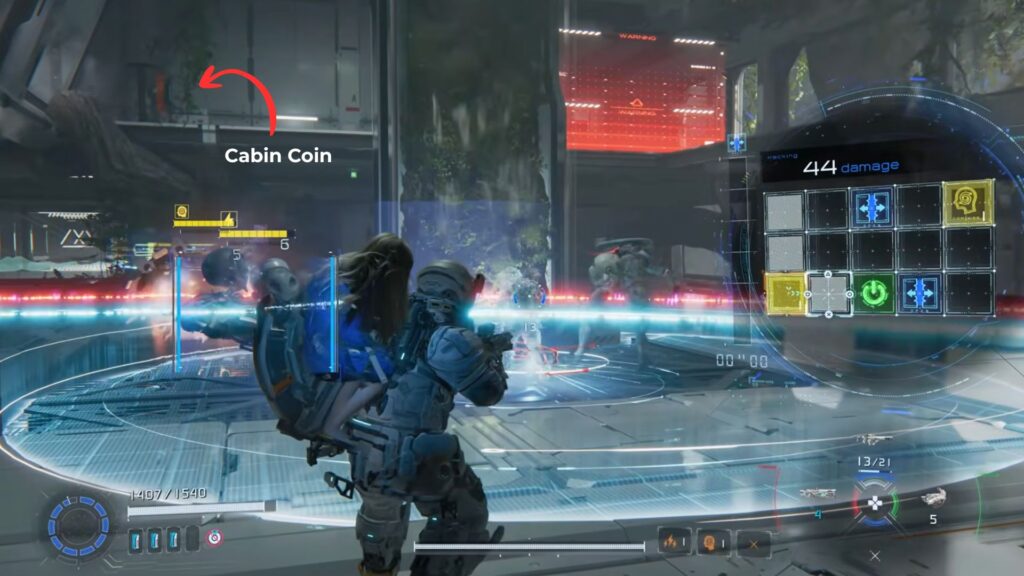
Task: Select the blue arrows tile beside the yellow head tile
Action: click(x=873, y=205)
